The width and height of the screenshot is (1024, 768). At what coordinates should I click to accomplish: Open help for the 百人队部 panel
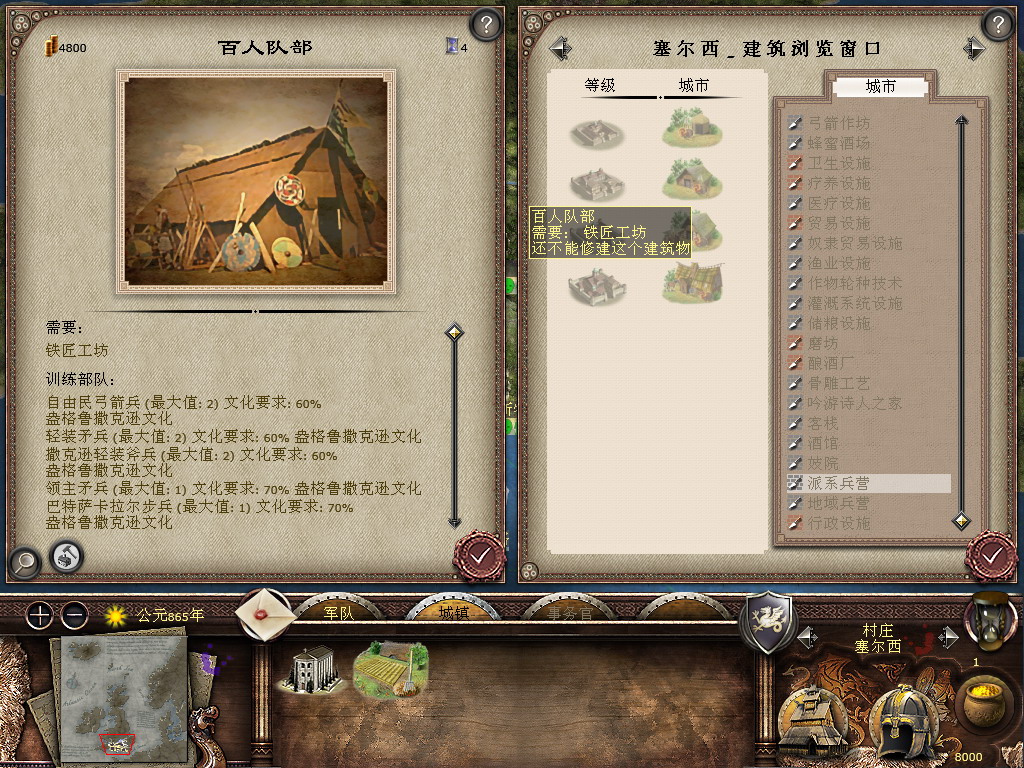[485, 25]
